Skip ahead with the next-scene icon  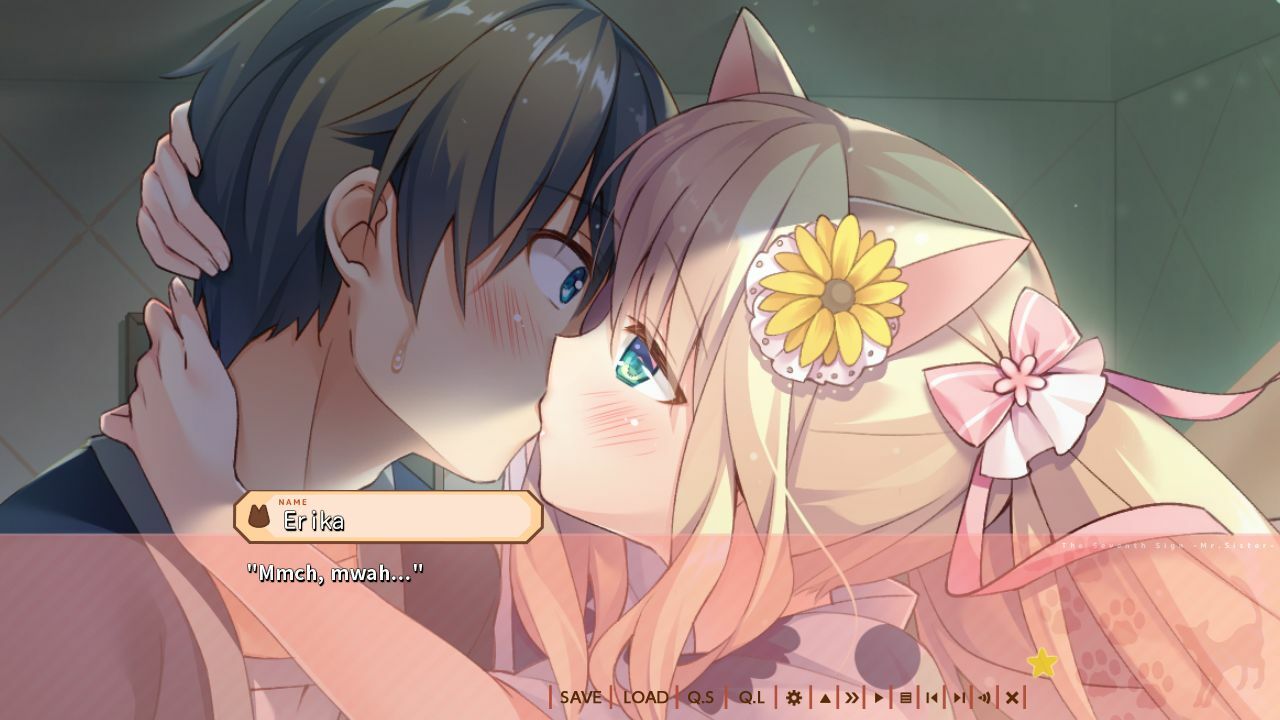click(x=958, y=698)
